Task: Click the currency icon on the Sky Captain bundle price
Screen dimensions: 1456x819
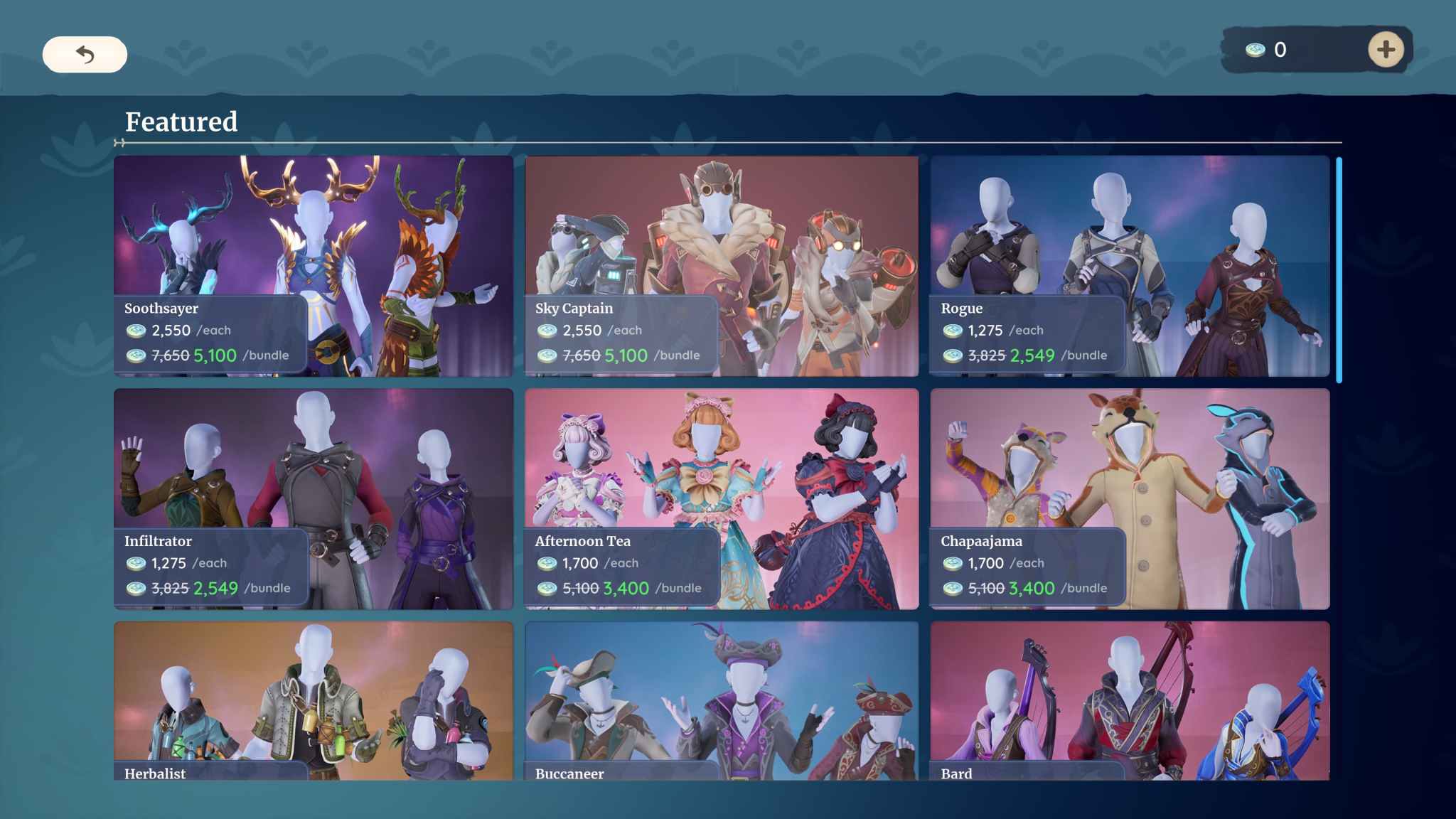Action: pos(547,355)
